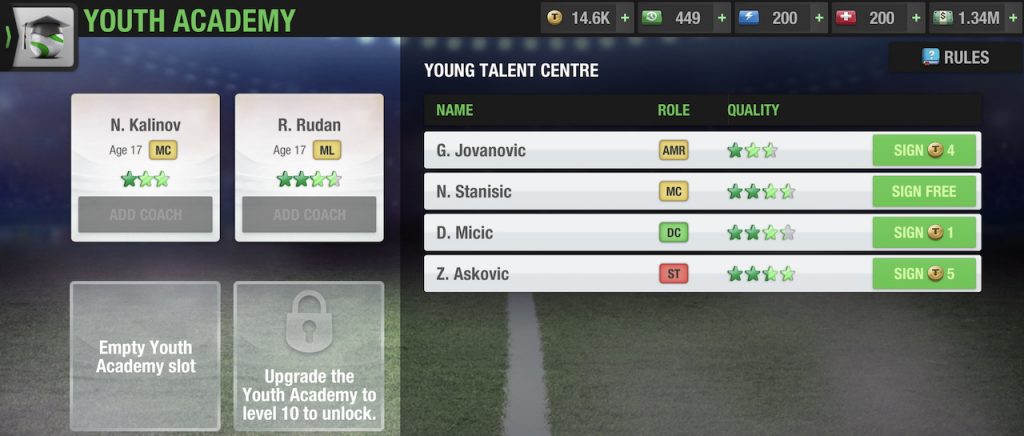Open the Rules panel
Image resolution: width=1024 pixels, height=436 pixels.
tap(955, 58)
